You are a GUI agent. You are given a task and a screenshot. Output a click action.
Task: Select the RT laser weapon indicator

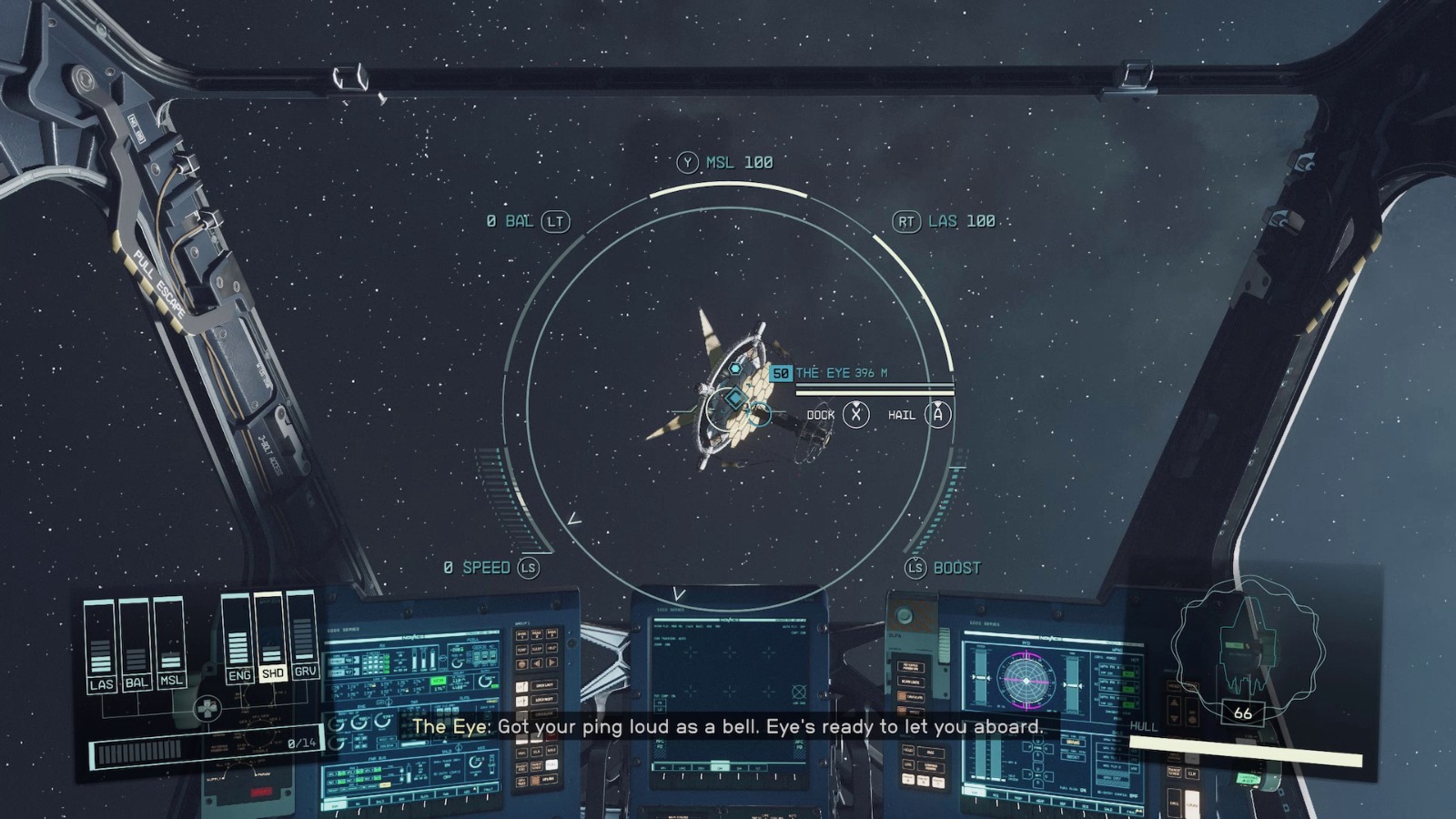click(x=951, y=220)
